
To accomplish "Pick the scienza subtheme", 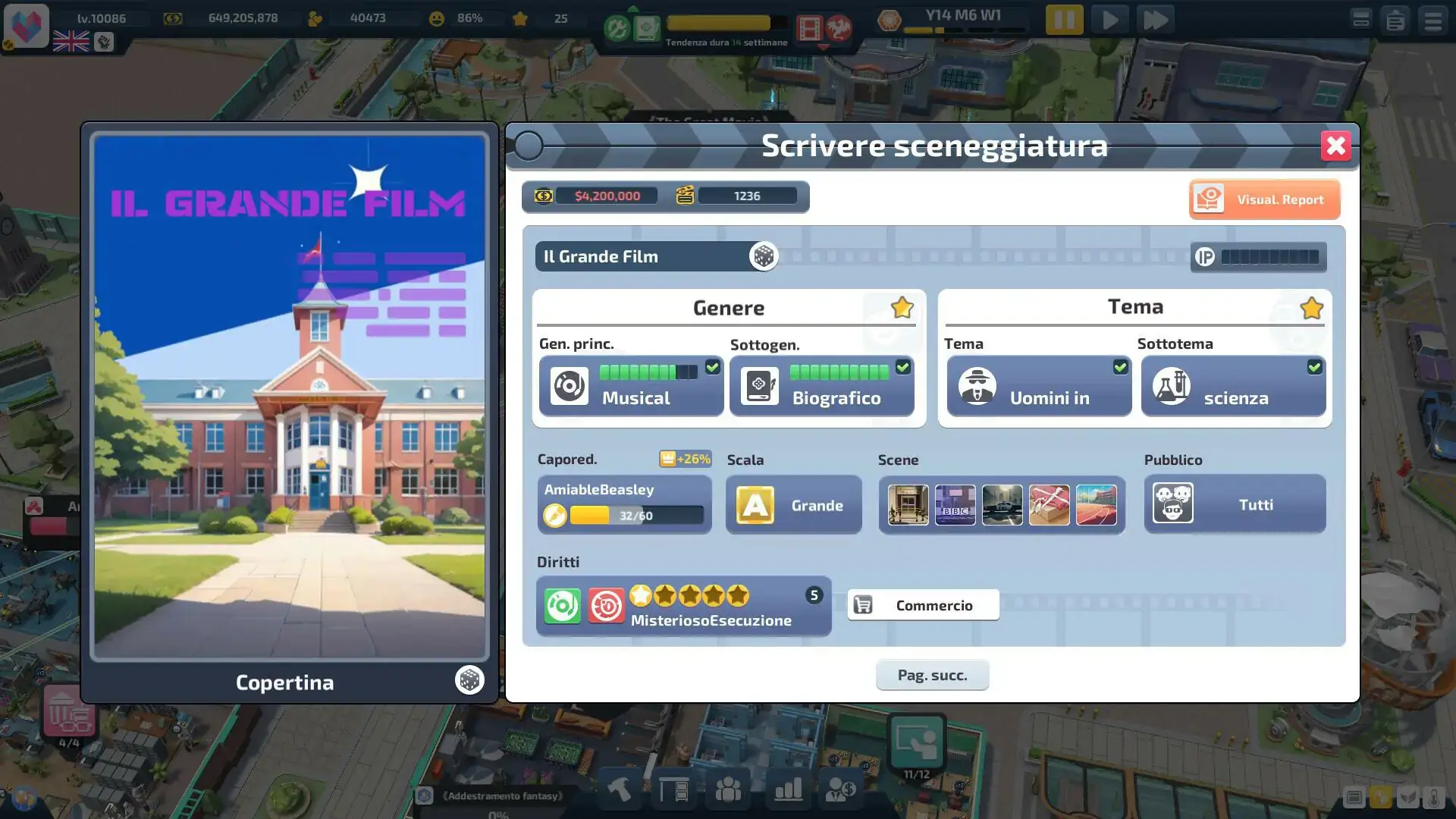I will [x=1233, y=386].
